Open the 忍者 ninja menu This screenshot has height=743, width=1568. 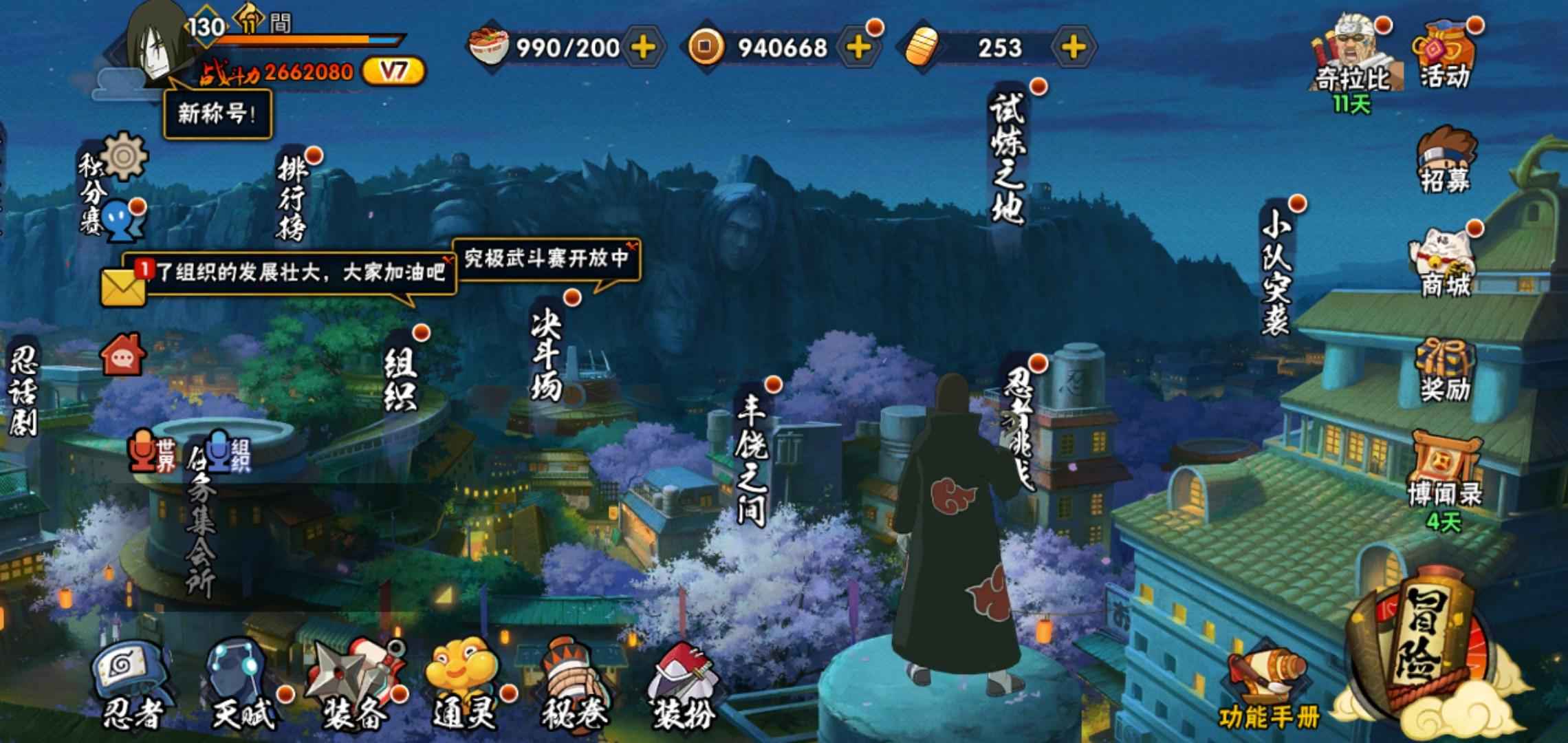130,686
